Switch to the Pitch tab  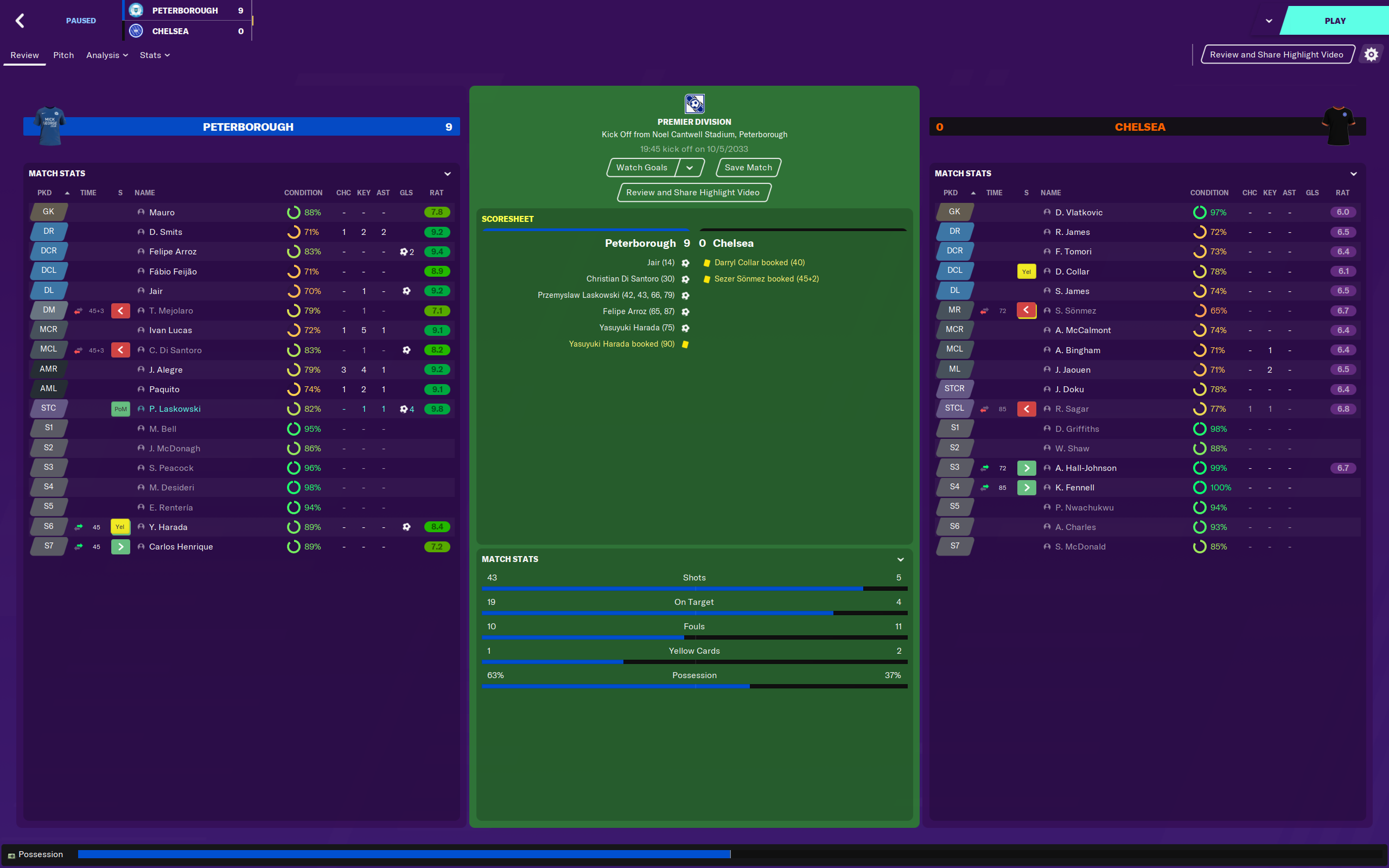63,55
